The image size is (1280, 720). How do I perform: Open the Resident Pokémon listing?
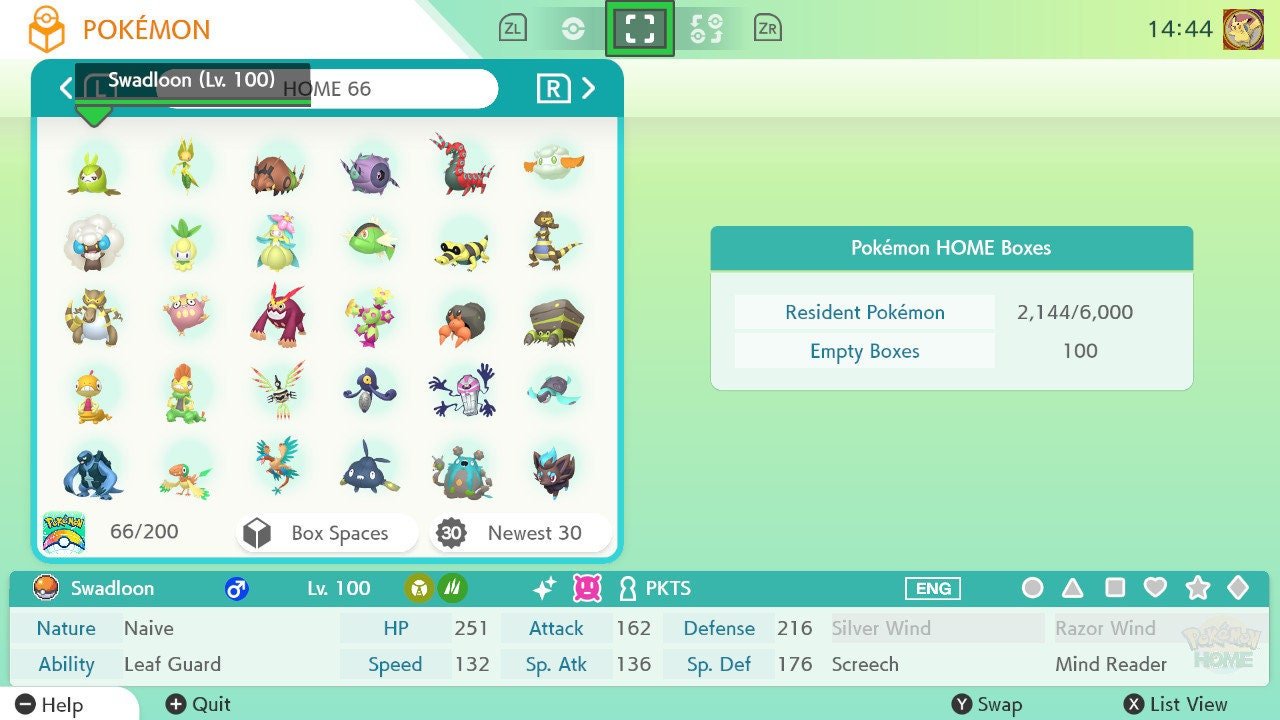click(x=863, y=312)
